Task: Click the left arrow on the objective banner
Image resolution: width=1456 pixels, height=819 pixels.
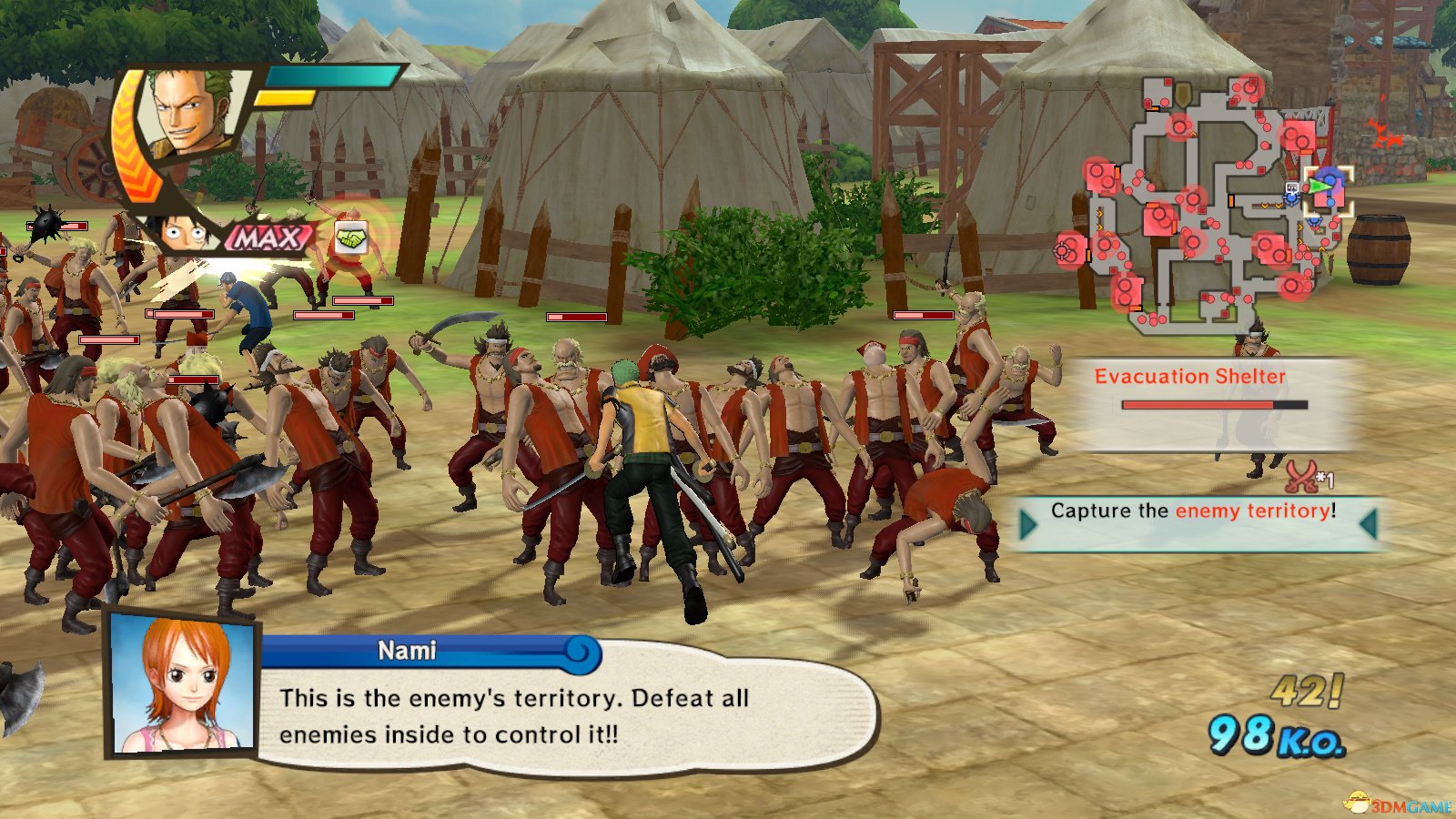Action: coord(1029,524)
